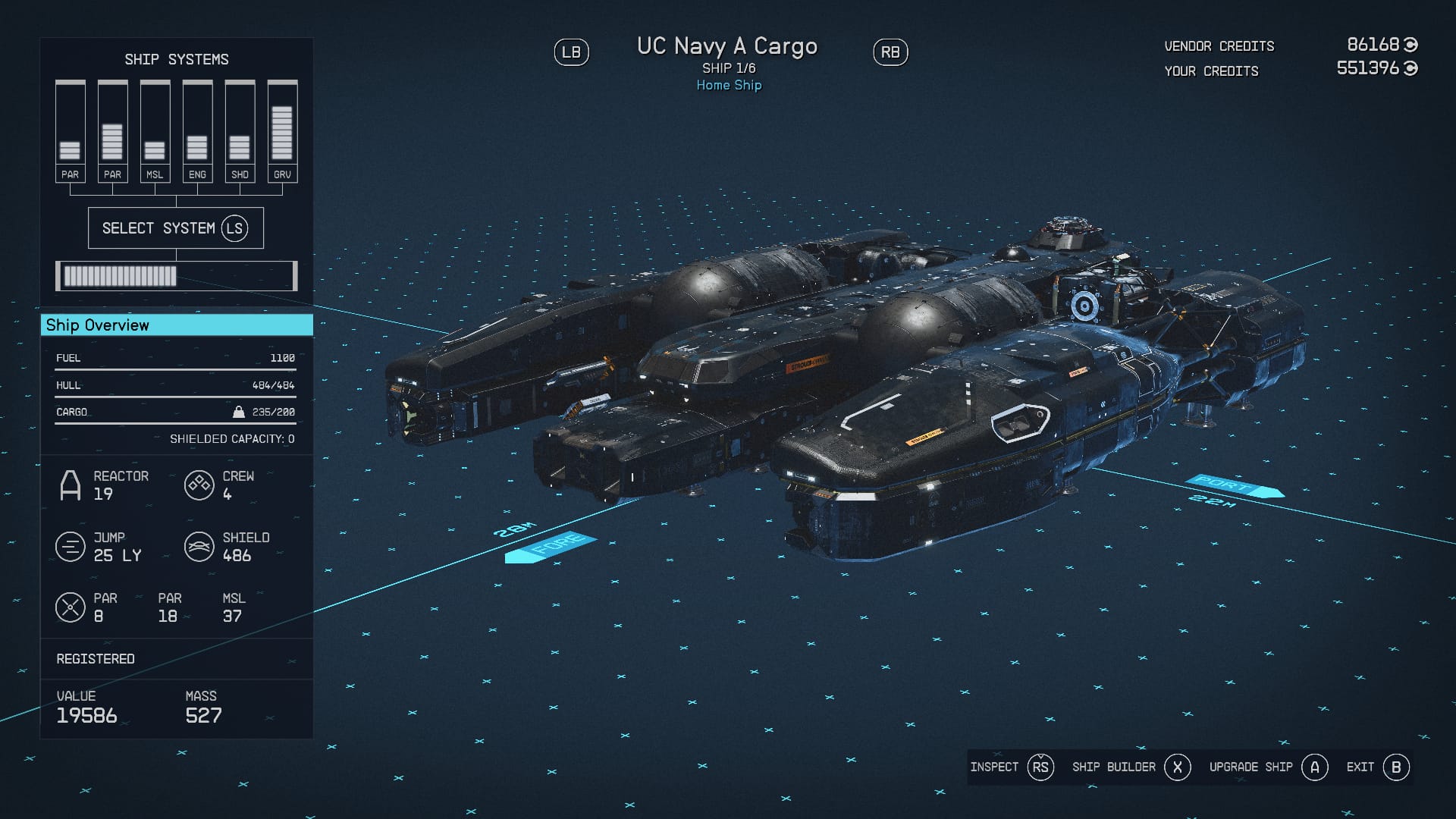Select the ENG engine power bar
The height and width of the screenshot is (819, 1456).
(197, 130)
